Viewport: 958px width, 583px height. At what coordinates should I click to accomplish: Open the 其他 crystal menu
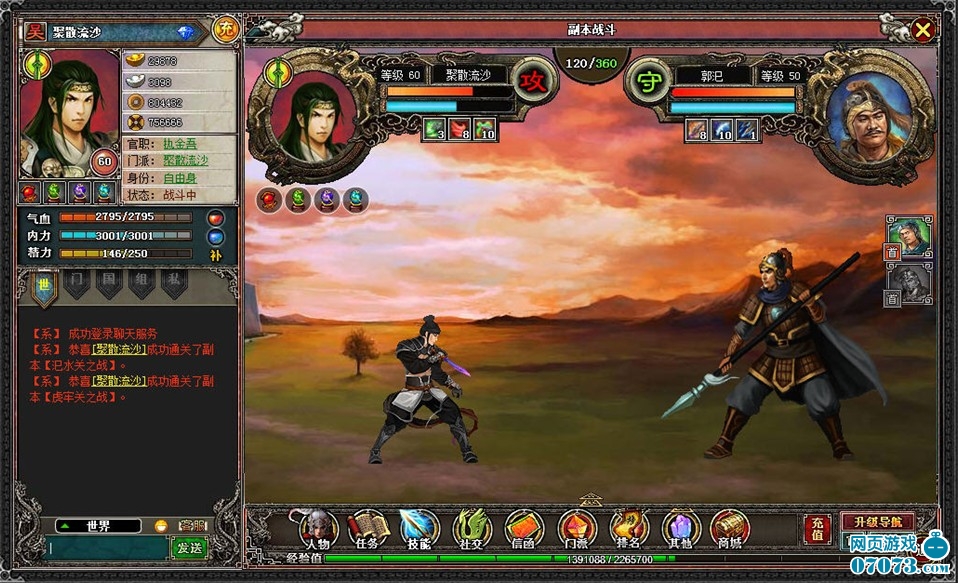[681, 527]
